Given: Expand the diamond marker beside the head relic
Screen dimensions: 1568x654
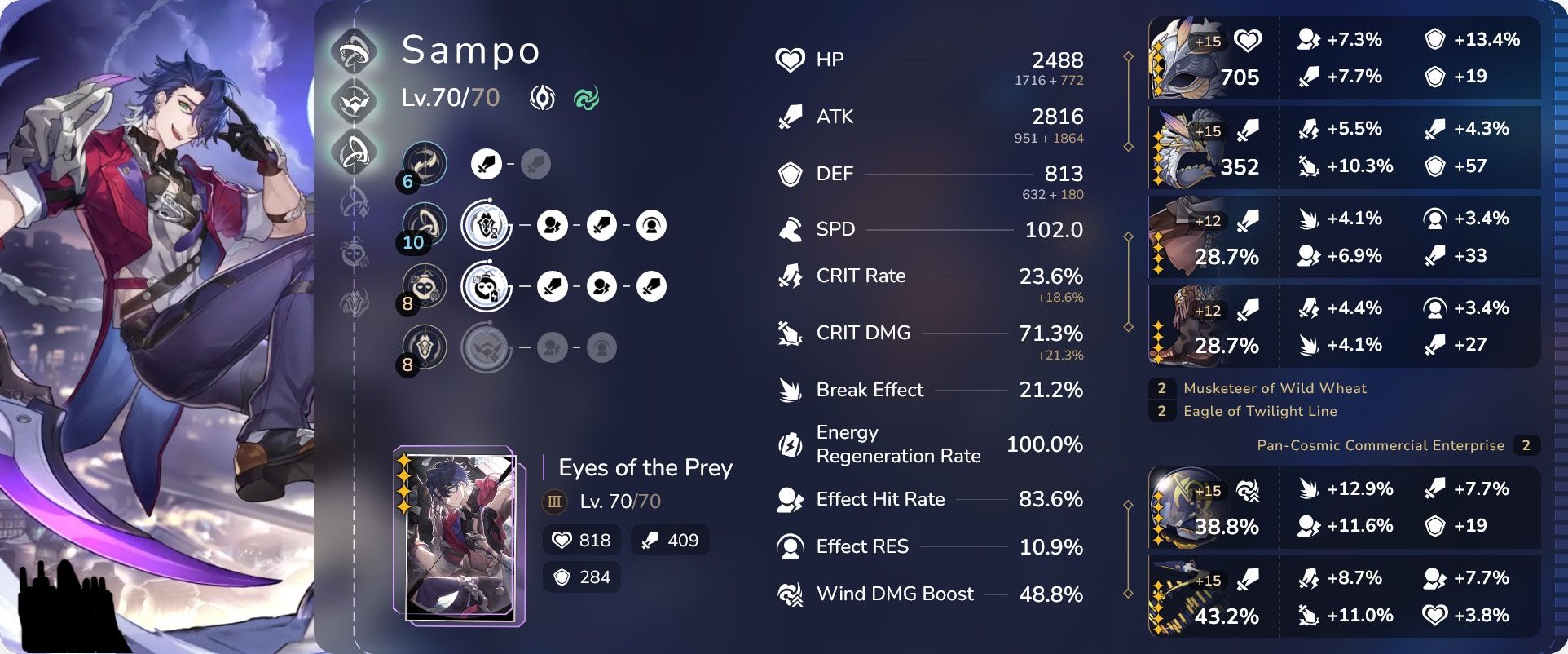Looking at the screenshot, I should pyautogui.click(x=1129, y=57).
